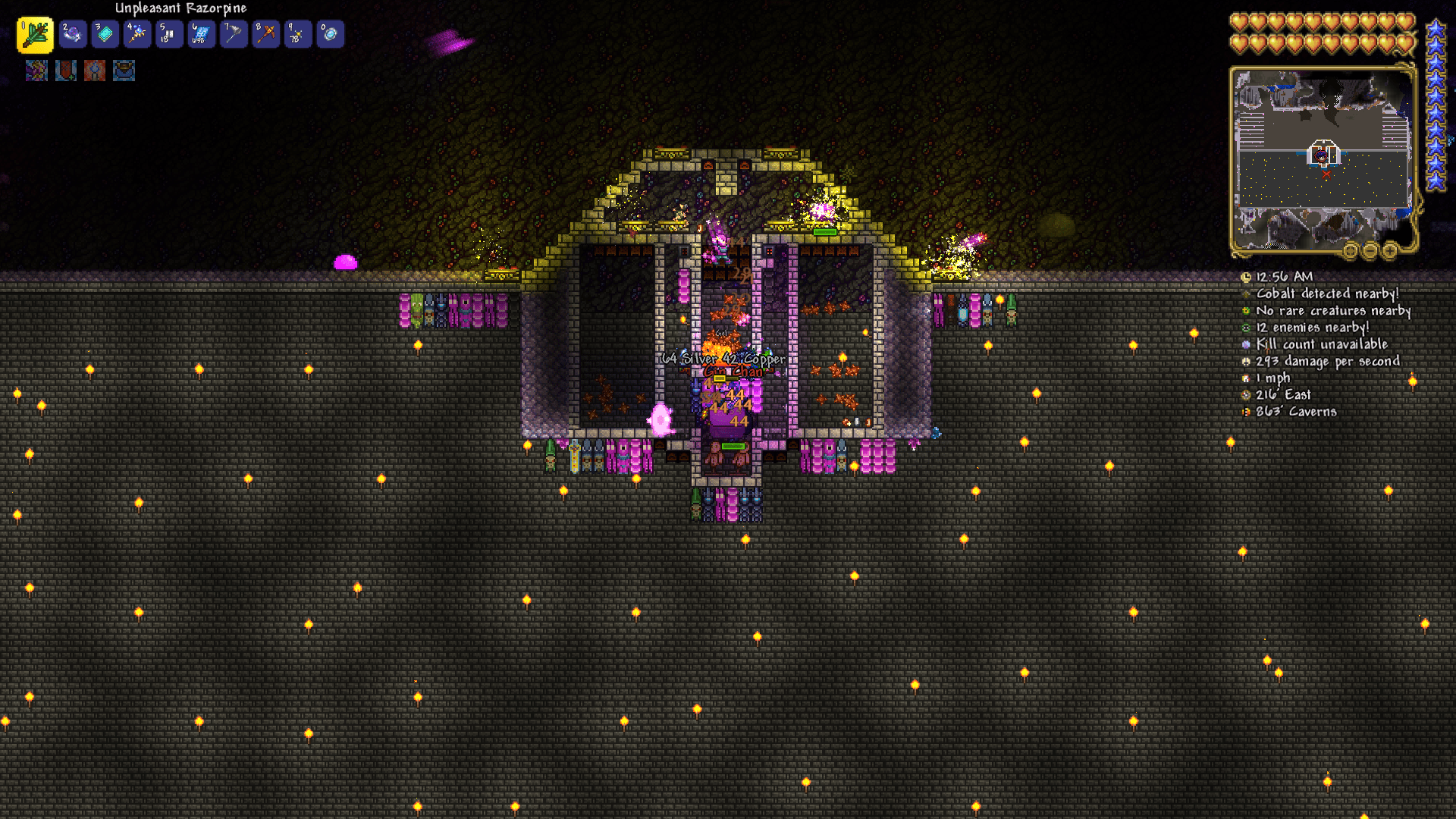
Task: Click the depth meter icon beside 863' Caverns
Action: (x=1245, y=412)
